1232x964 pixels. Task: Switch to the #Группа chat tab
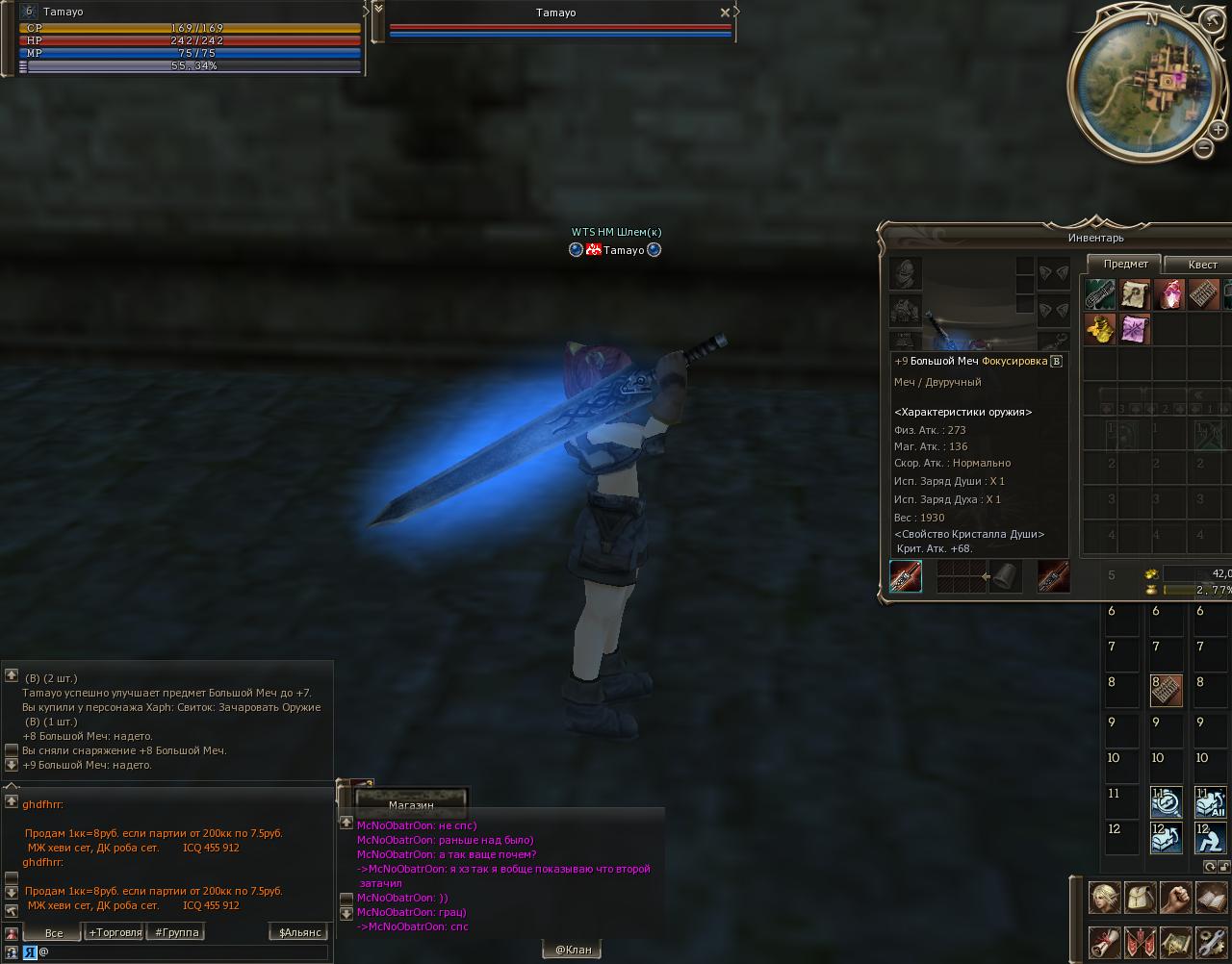click(x=177, y=932)
